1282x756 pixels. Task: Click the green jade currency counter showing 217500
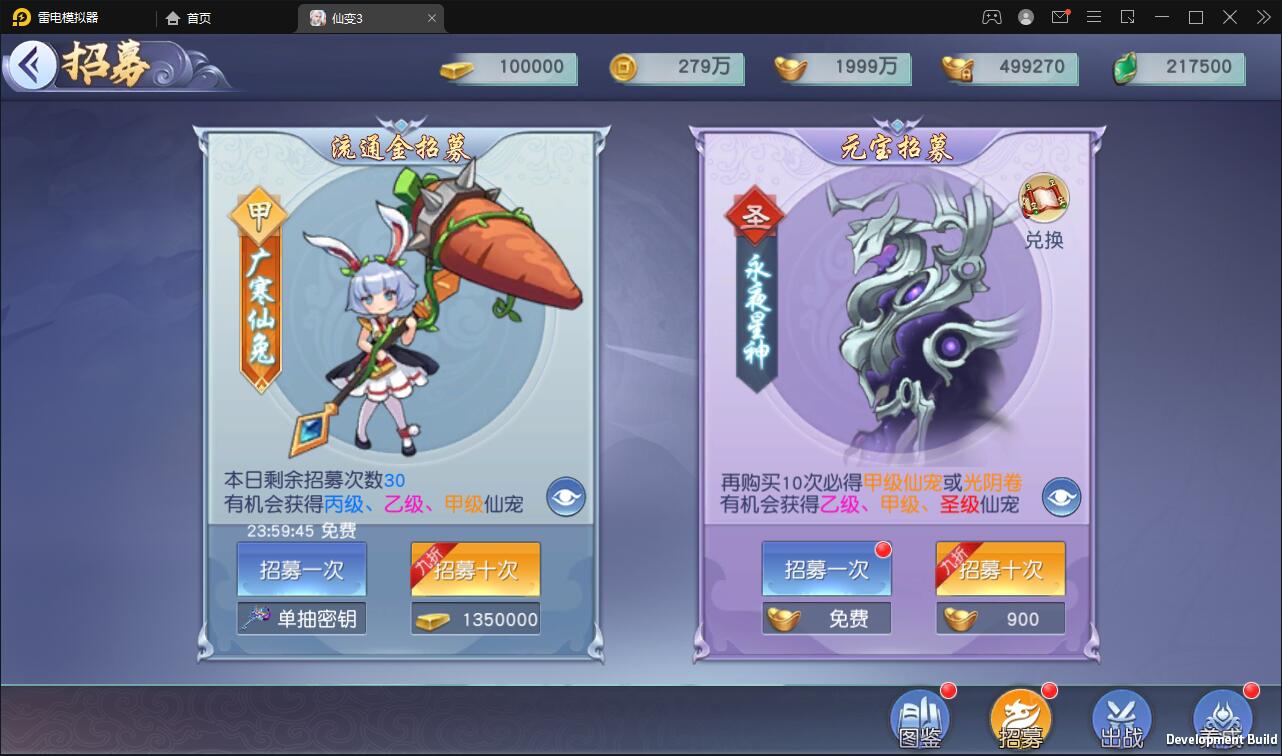(1176, 68)
